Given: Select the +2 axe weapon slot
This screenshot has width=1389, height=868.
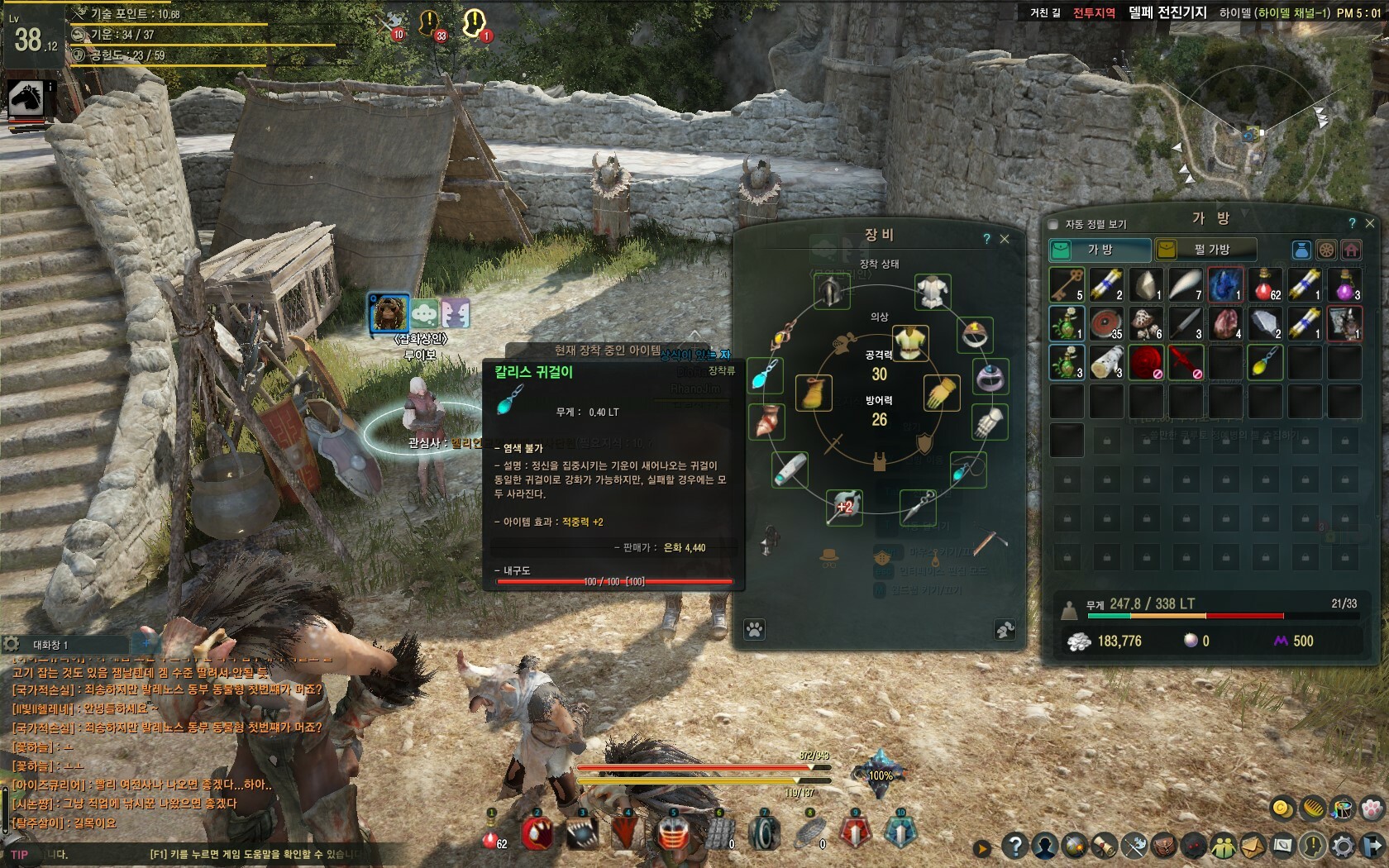Looking at the screenshot, I should tap(844, 506).
